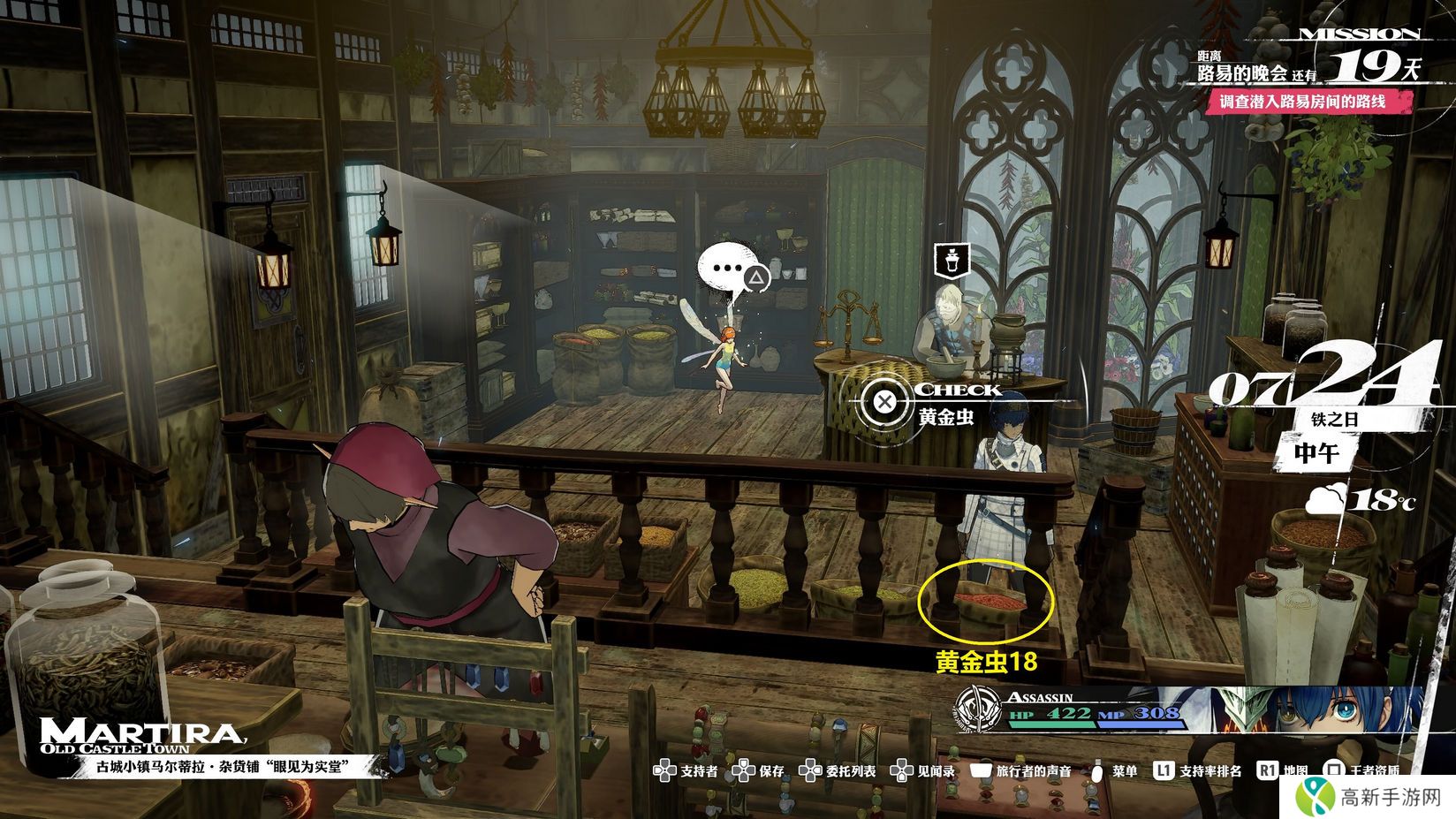
Task: Select the 保存 save shortcut
Action: point(760,771)
